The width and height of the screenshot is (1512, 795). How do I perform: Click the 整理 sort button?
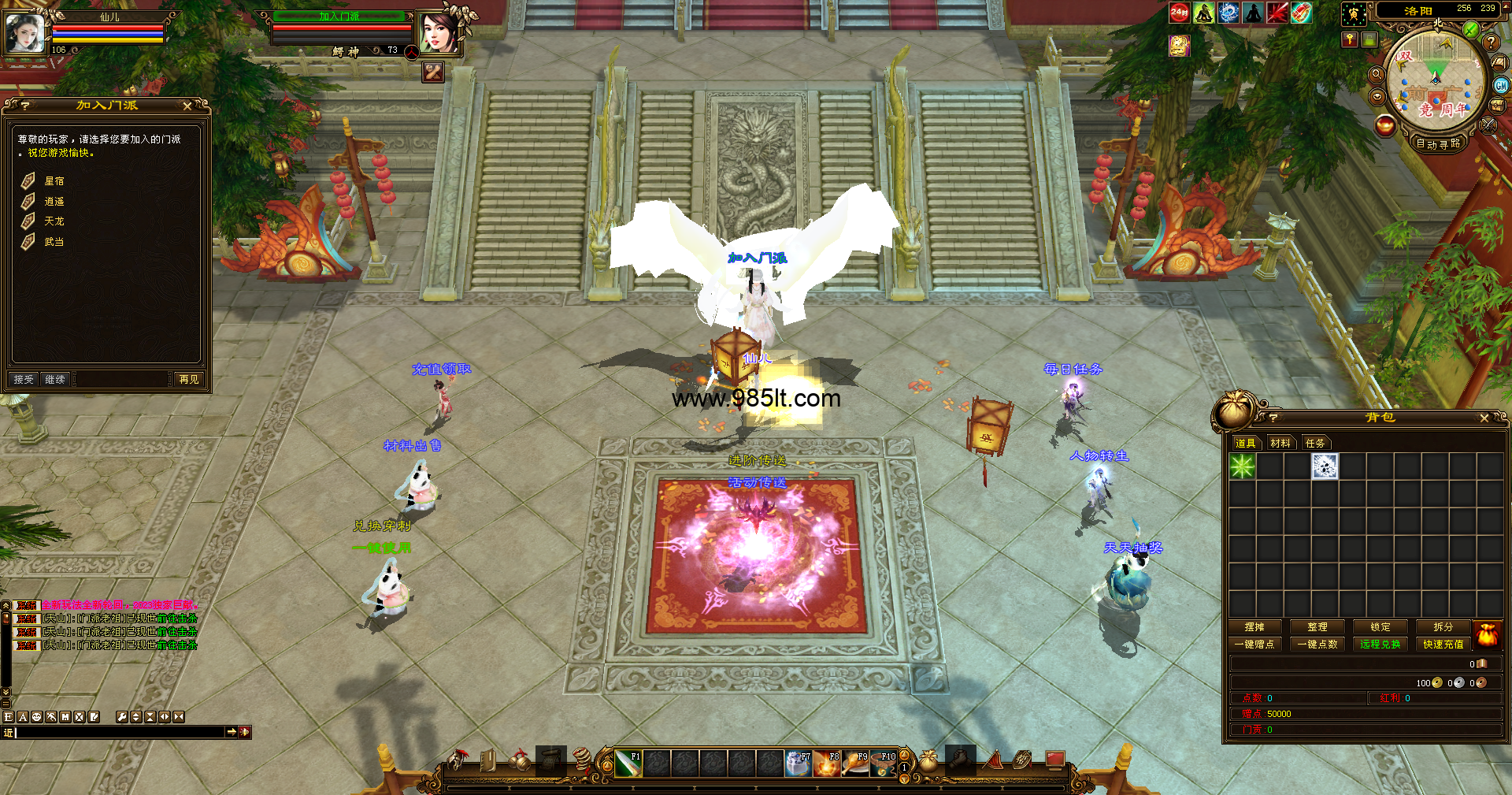[1317, 627]
